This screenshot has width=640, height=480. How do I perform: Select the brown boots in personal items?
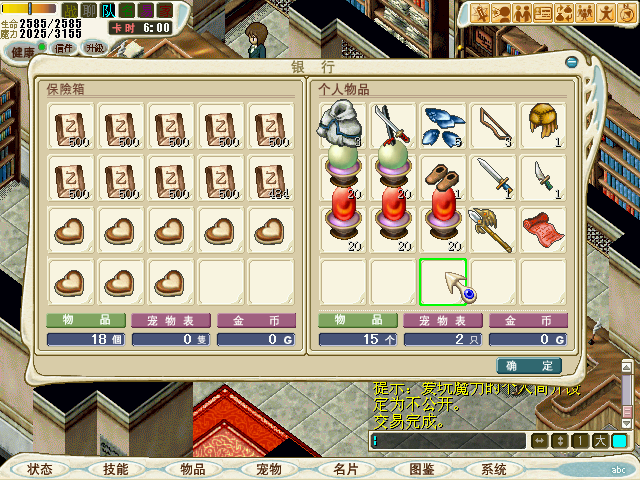point(441,178)
